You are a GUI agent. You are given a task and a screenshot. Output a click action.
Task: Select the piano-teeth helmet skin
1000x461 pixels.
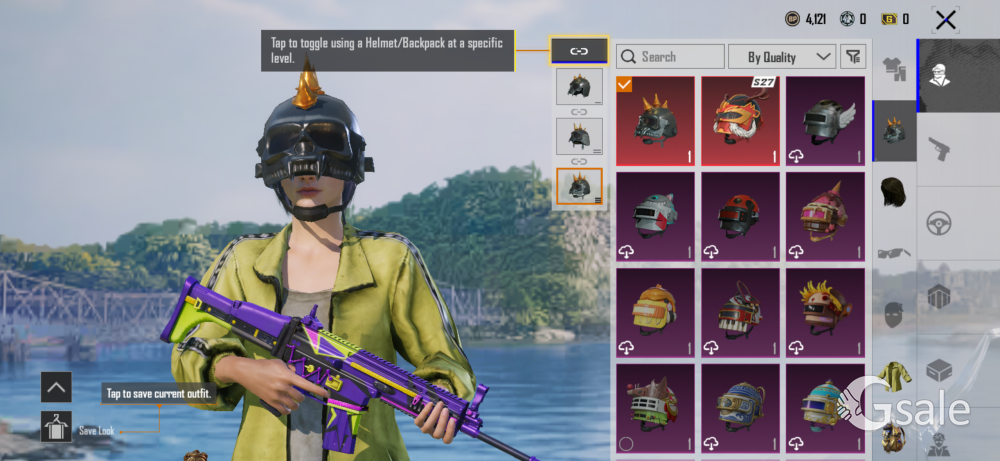pyautogui.click(x=740, y=311)
